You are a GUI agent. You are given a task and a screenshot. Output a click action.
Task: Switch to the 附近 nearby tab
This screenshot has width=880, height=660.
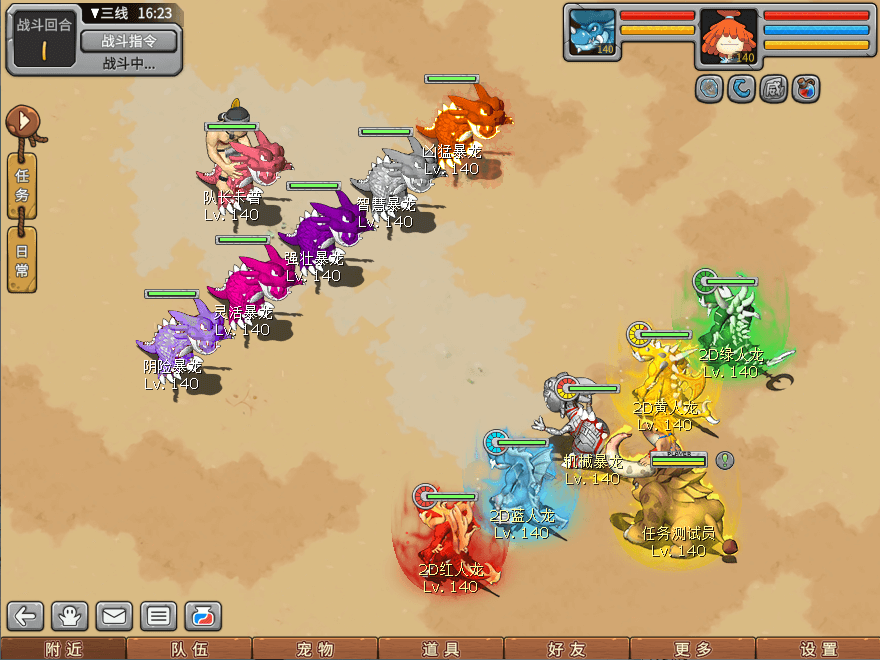[63, 649]
